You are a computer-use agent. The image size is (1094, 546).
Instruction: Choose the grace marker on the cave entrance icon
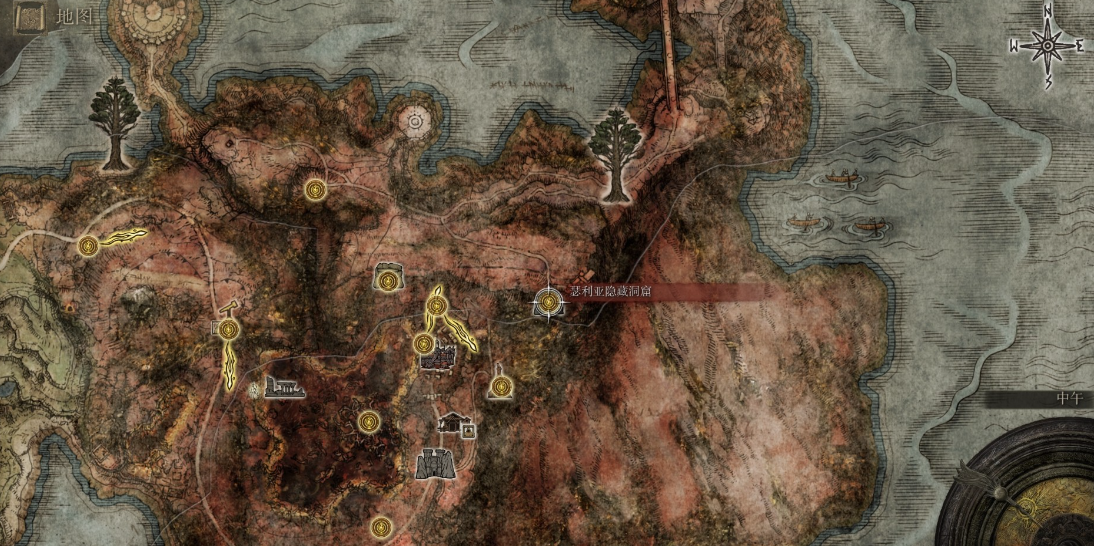pyautogui.click(x=387, y=277)
